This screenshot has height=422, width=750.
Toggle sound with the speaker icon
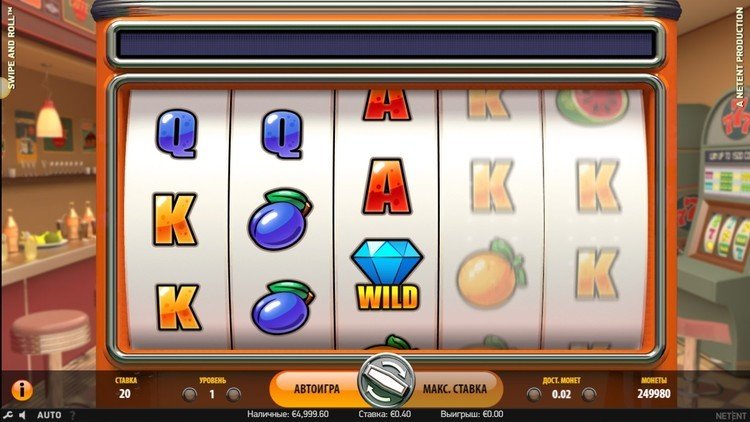click(23, 415)
